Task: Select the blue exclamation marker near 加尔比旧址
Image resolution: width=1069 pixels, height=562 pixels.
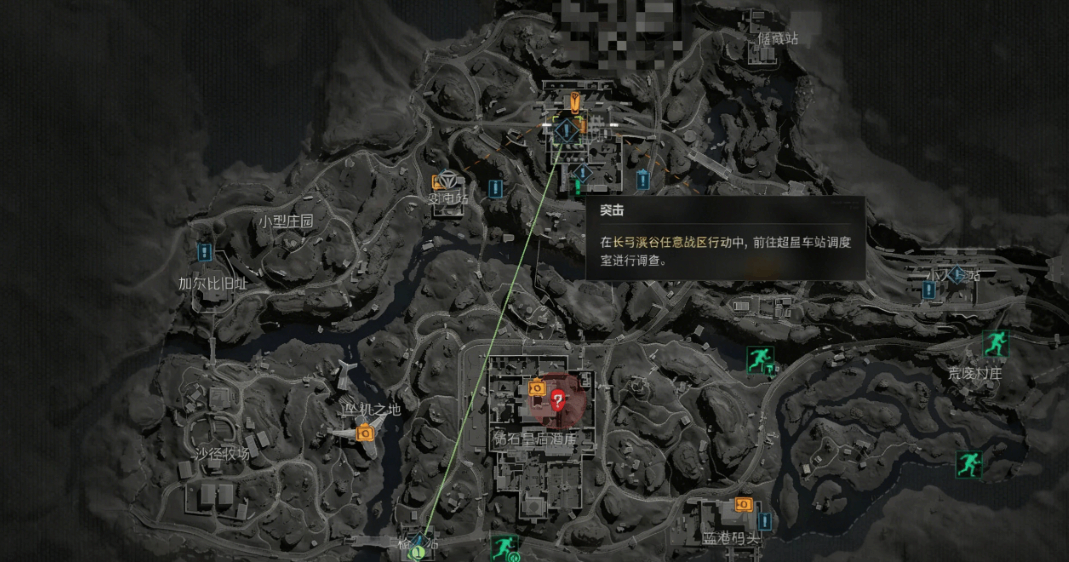Action: tap(205, 252)
